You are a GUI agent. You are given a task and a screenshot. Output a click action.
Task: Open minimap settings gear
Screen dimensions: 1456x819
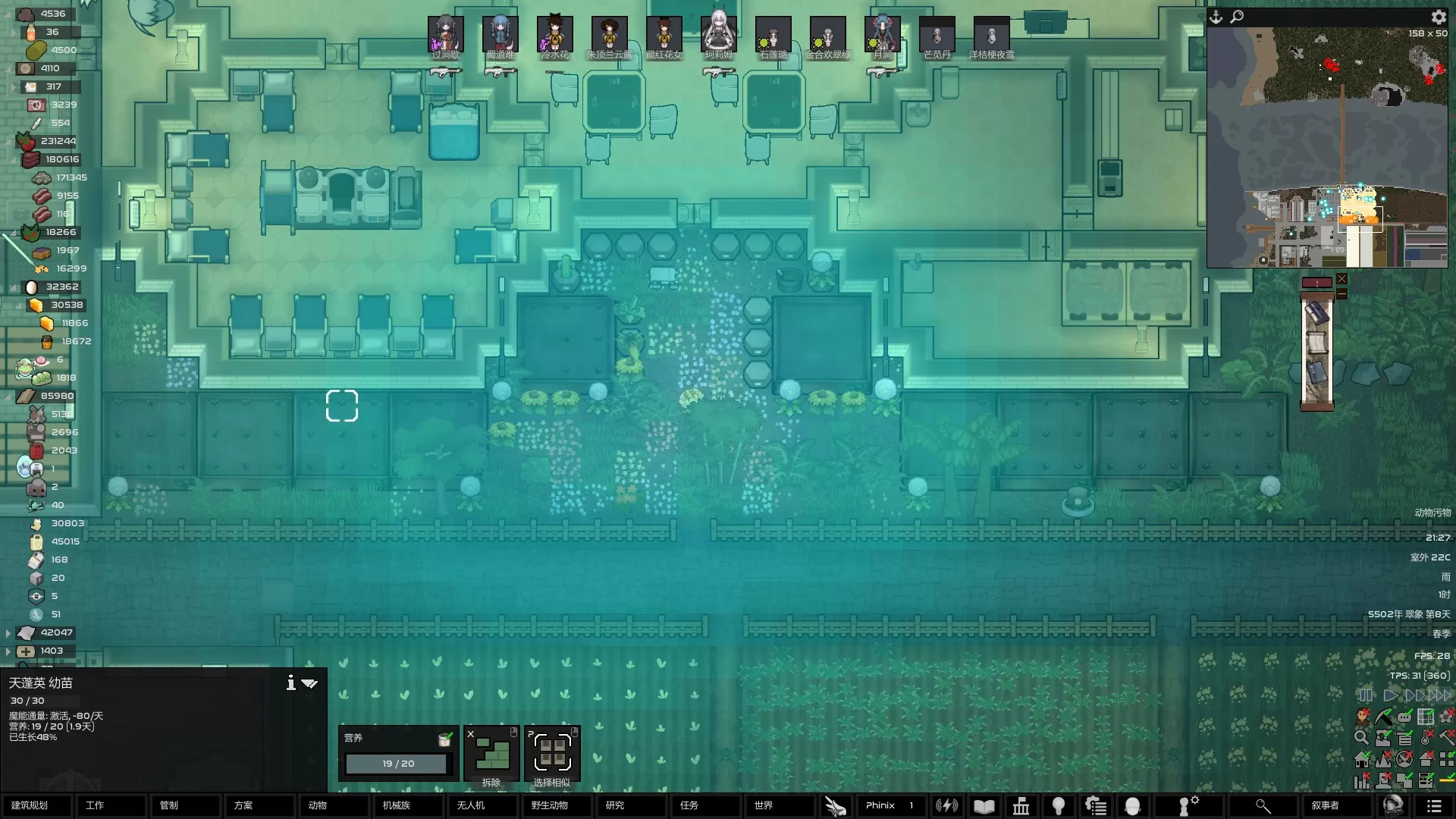coord(1439,17)
